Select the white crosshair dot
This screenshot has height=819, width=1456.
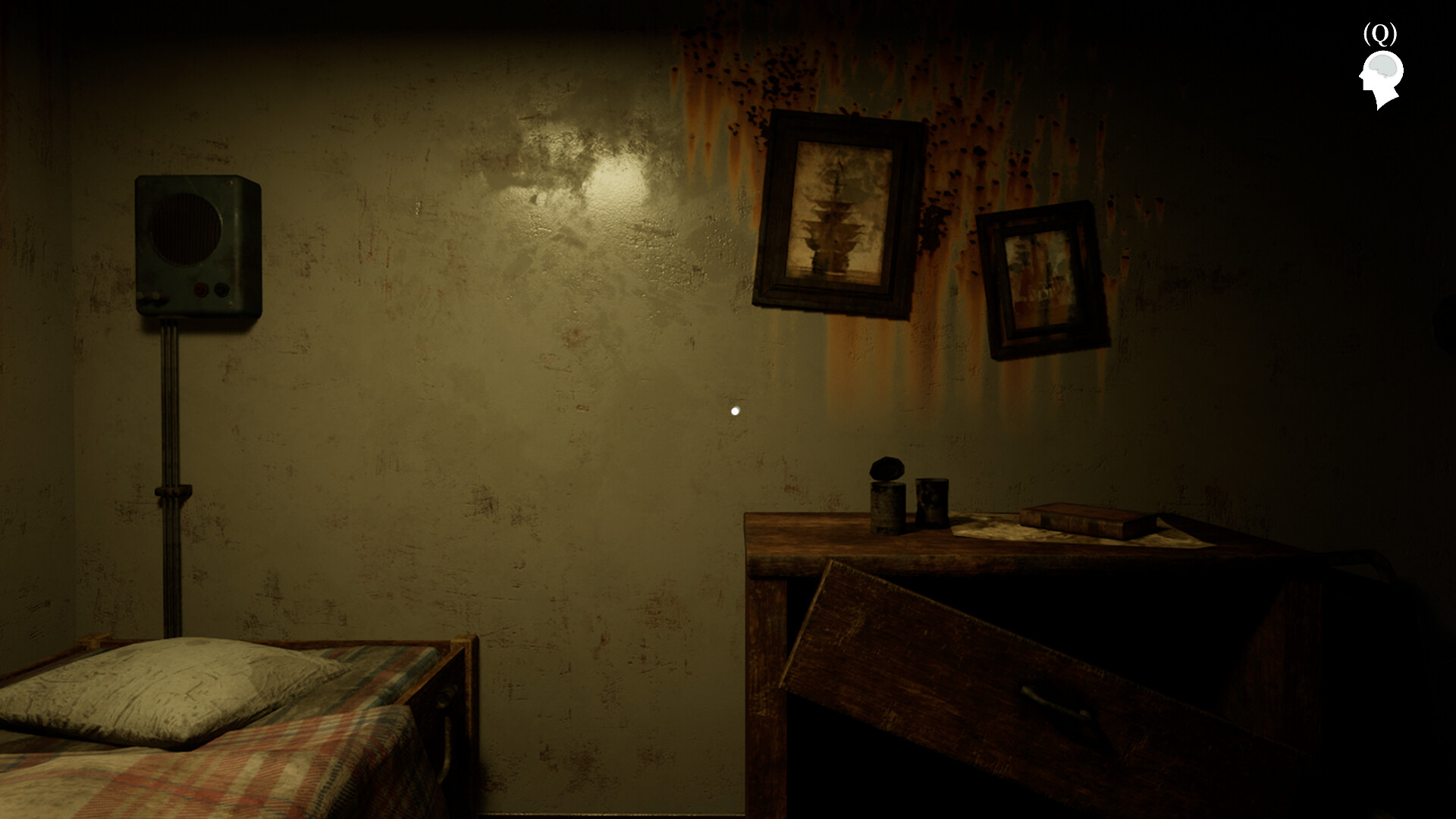click(734, 411)
